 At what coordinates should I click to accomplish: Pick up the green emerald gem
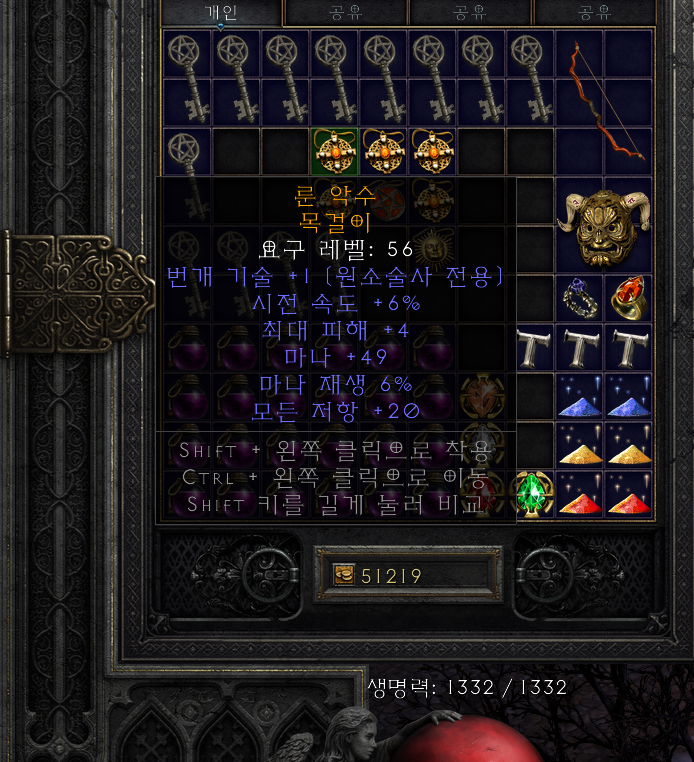[531, 493]
